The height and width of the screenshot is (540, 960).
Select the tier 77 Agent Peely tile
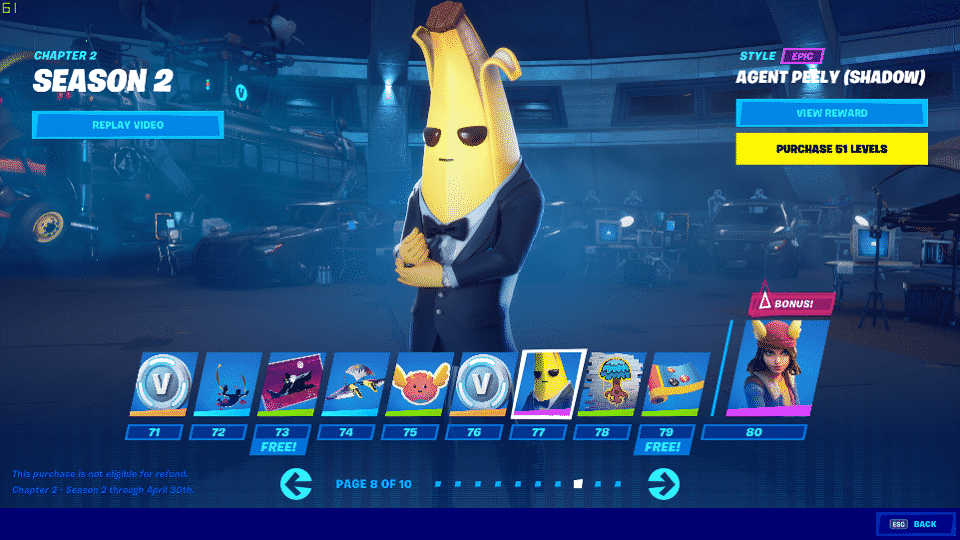tap(547, 383)
